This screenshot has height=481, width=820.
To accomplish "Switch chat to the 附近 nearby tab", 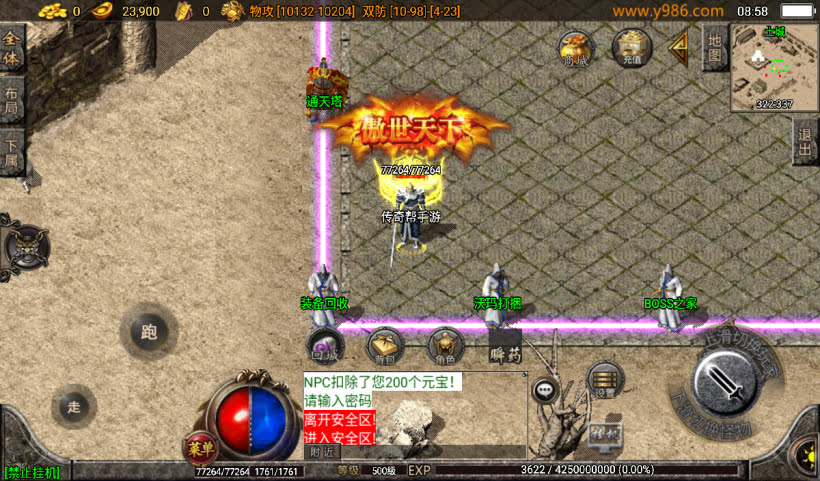I will pos(321,452).
